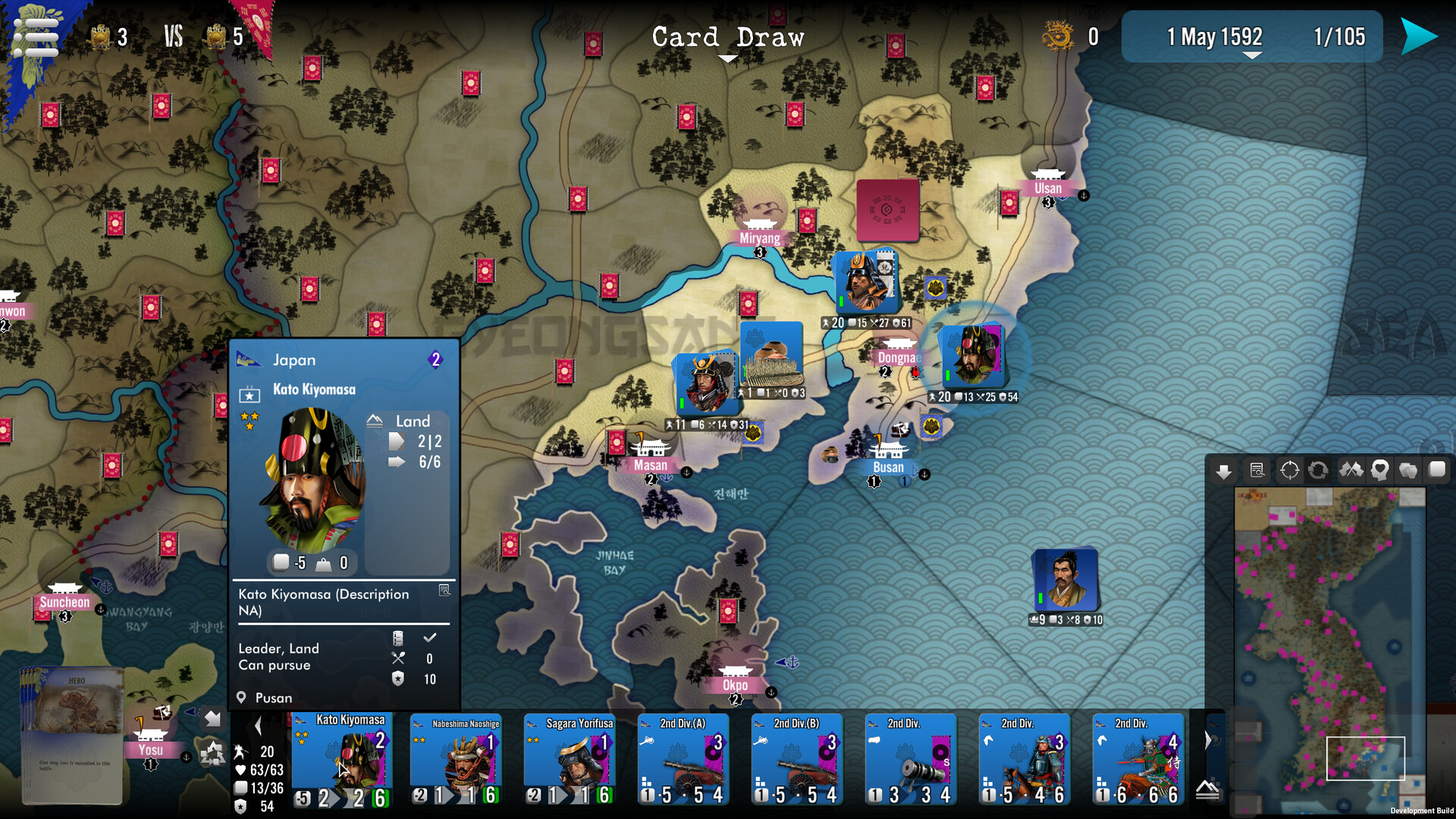The width and height of the screenshot is (1456, 819).
Task: Click the Card Draw phase title
Action: [728, 37]
